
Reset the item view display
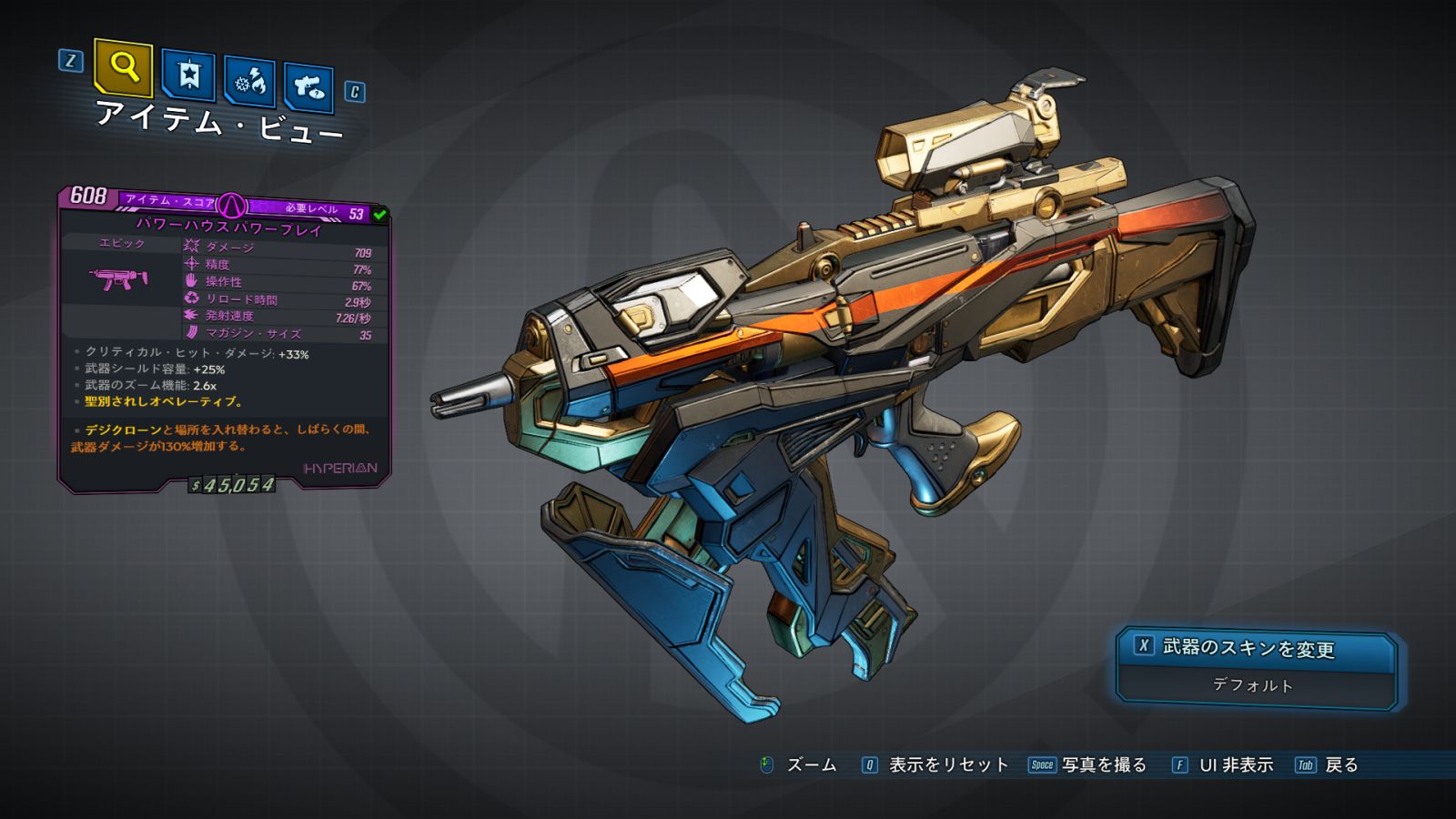[x=935, y=765]
